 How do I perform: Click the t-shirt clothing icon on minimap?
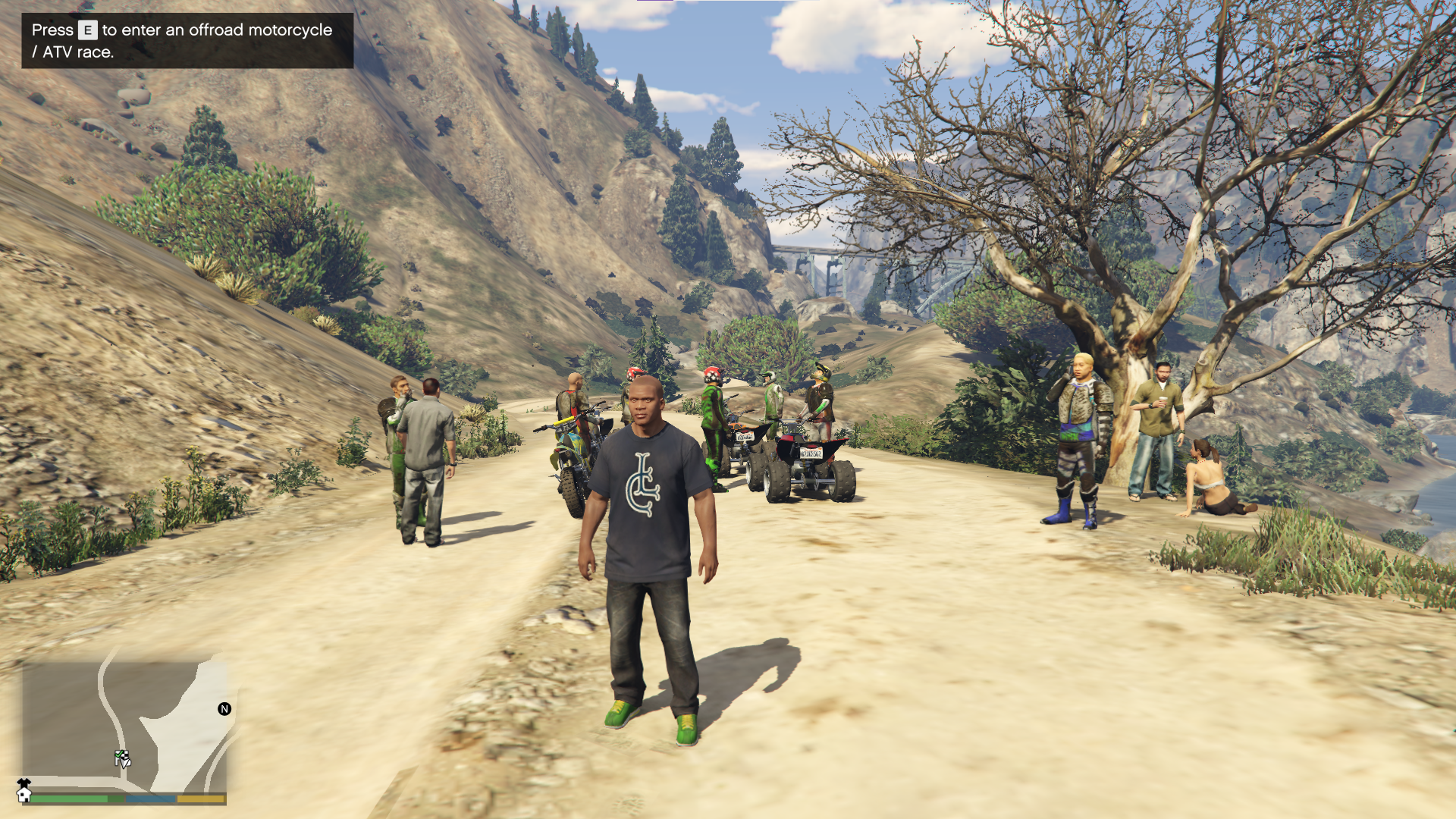tap(24, 783)
